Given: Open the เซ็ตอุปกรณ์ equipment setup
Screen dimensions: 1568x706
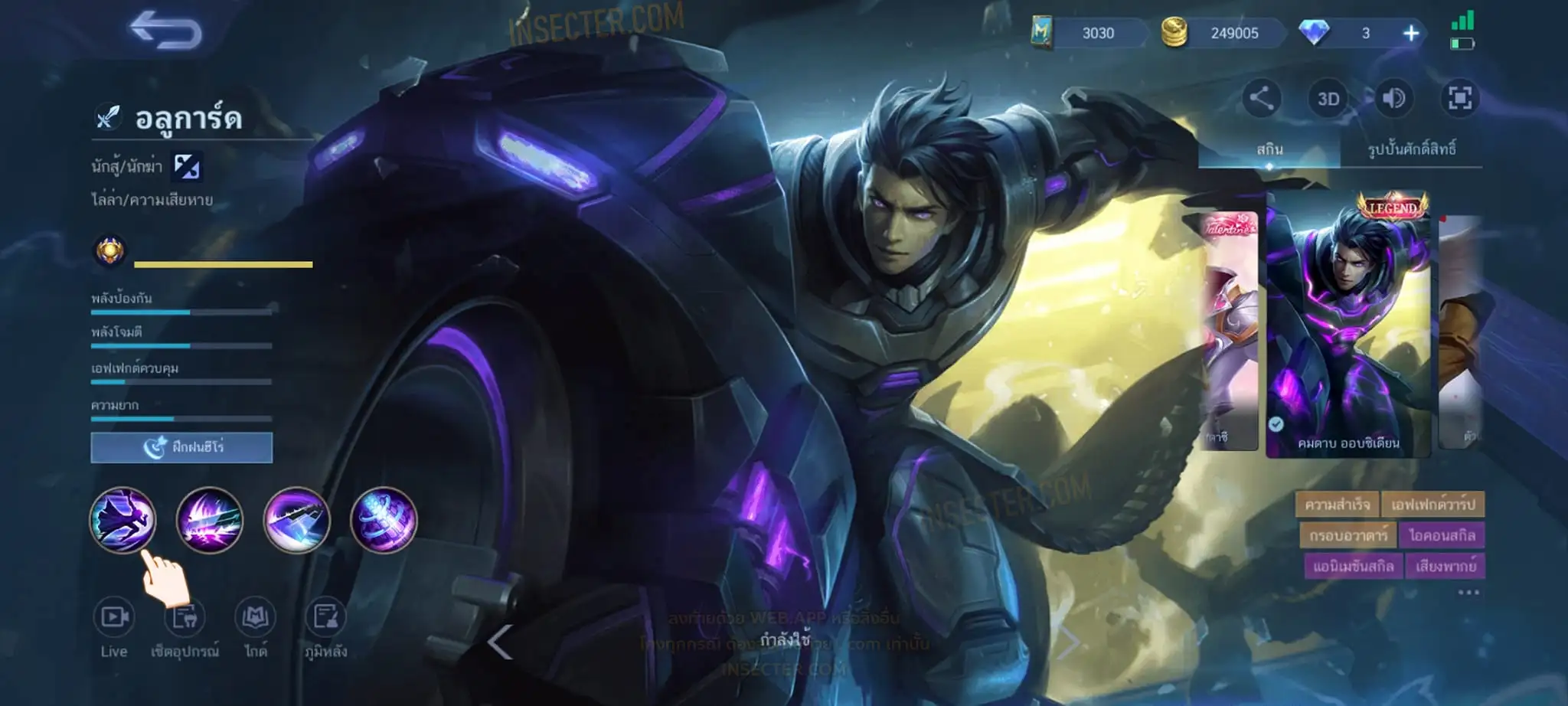Looking at the screenshot, I should [x=185, y=627].
